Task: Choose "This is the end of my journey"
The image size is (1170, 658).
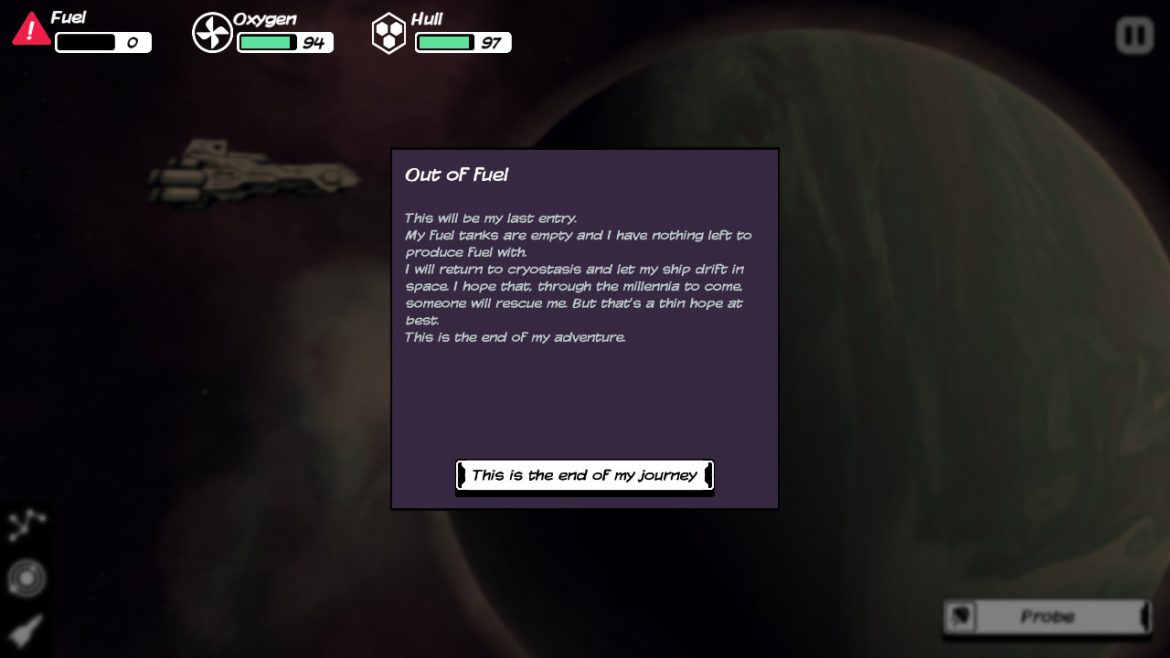Action: point(584,476)
